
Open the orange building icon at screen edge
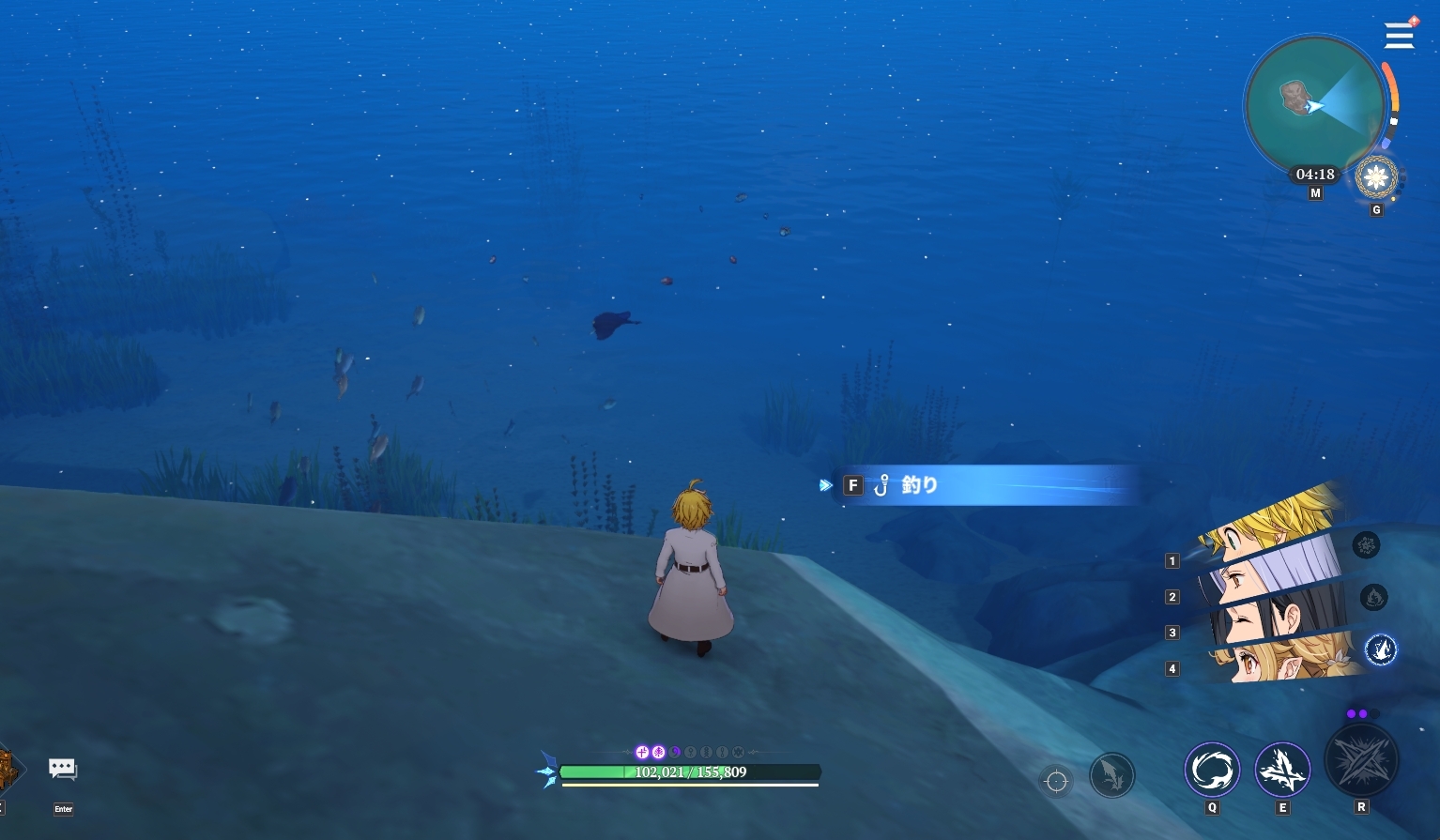pos(8,770)
